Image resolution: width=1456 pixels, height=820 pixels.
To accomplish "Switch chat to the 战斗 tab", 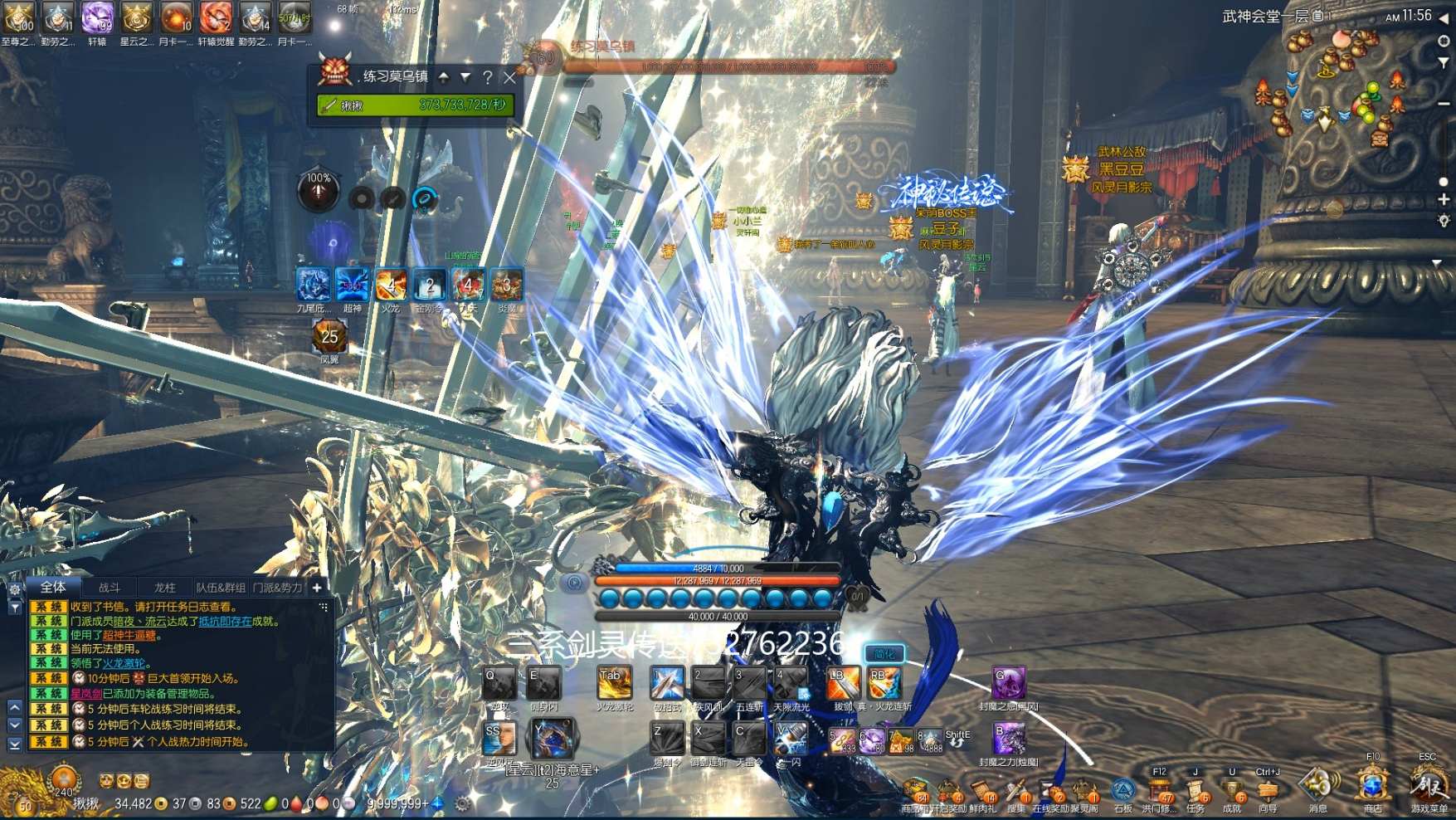I will tap(110, 588).
